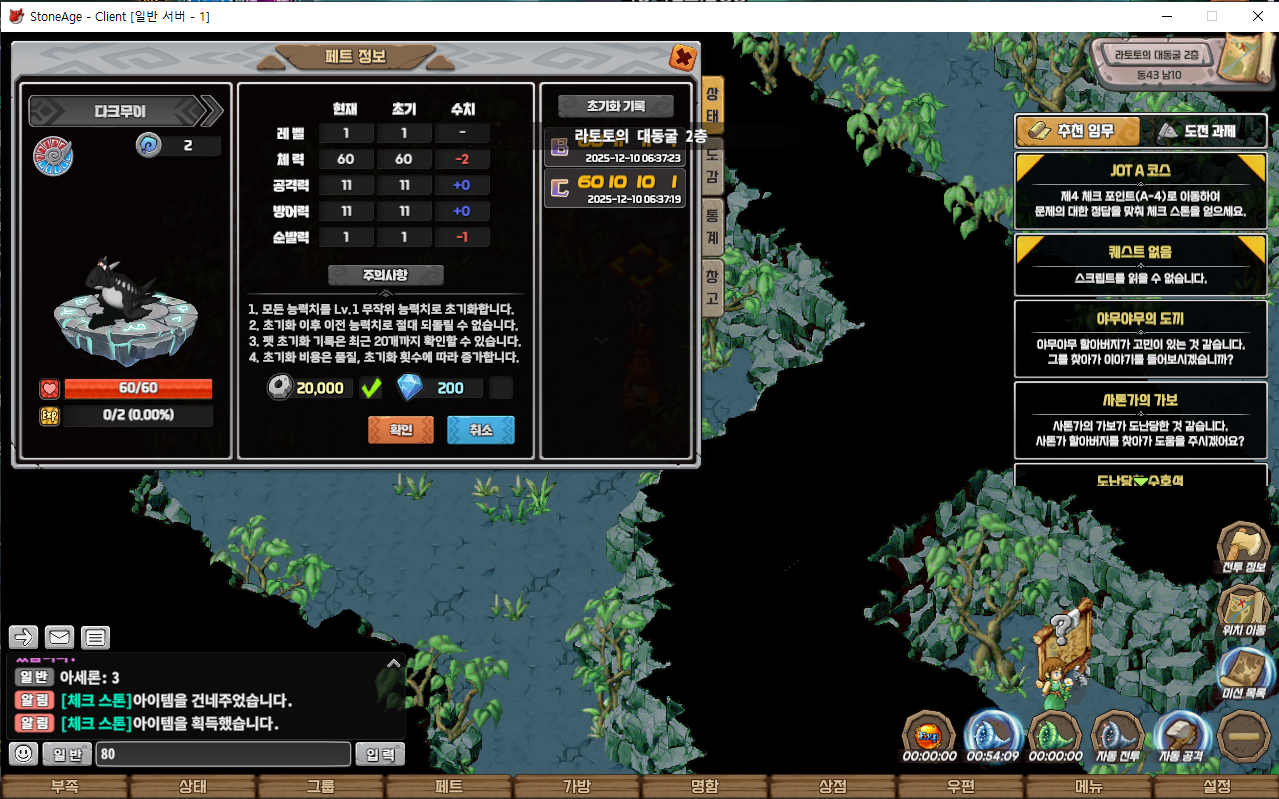Send chat with the 입력 button
The width and height of the screenshot is (1279, 799).
(x=380, y=754)
